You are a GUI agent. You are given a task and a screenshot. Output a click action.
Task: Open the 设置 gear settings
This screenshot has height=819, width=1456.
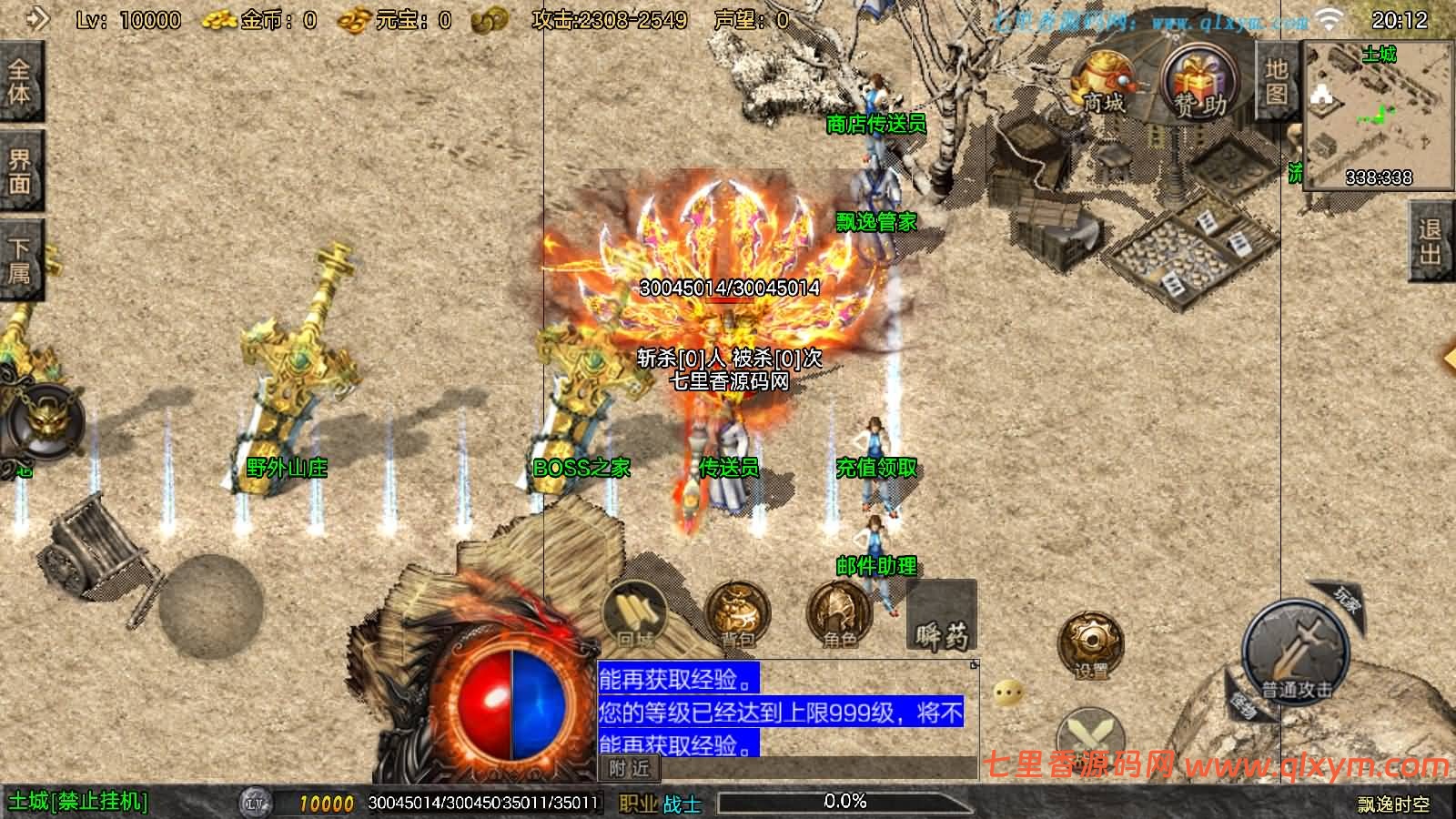pyautogui.click(x=1090, y=645)
